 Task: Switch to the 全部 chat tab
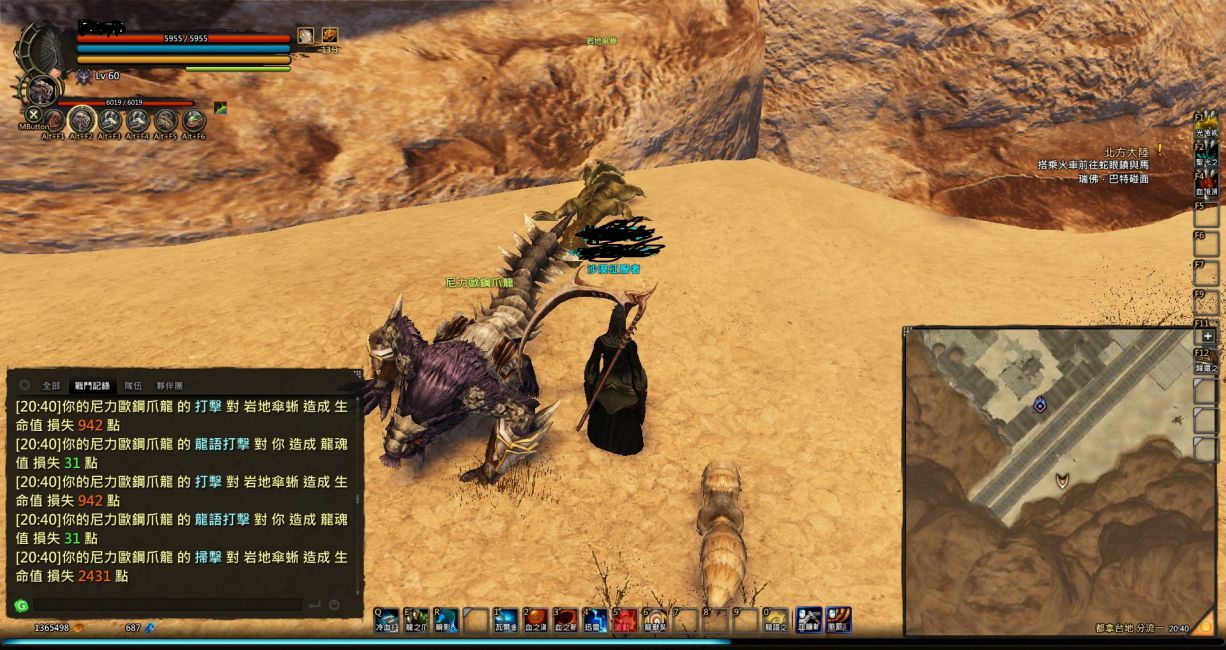click(51, 385)
